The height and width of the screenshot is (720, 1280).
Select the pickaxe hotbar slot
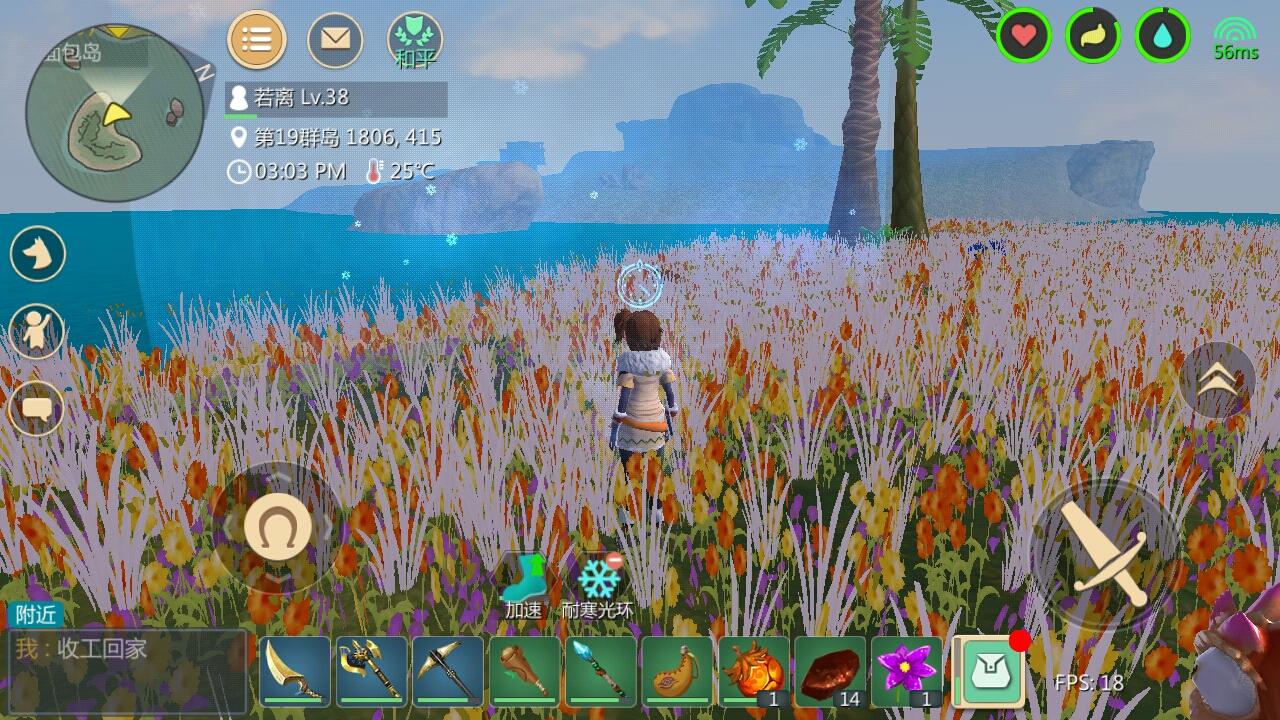pos(448,671)
